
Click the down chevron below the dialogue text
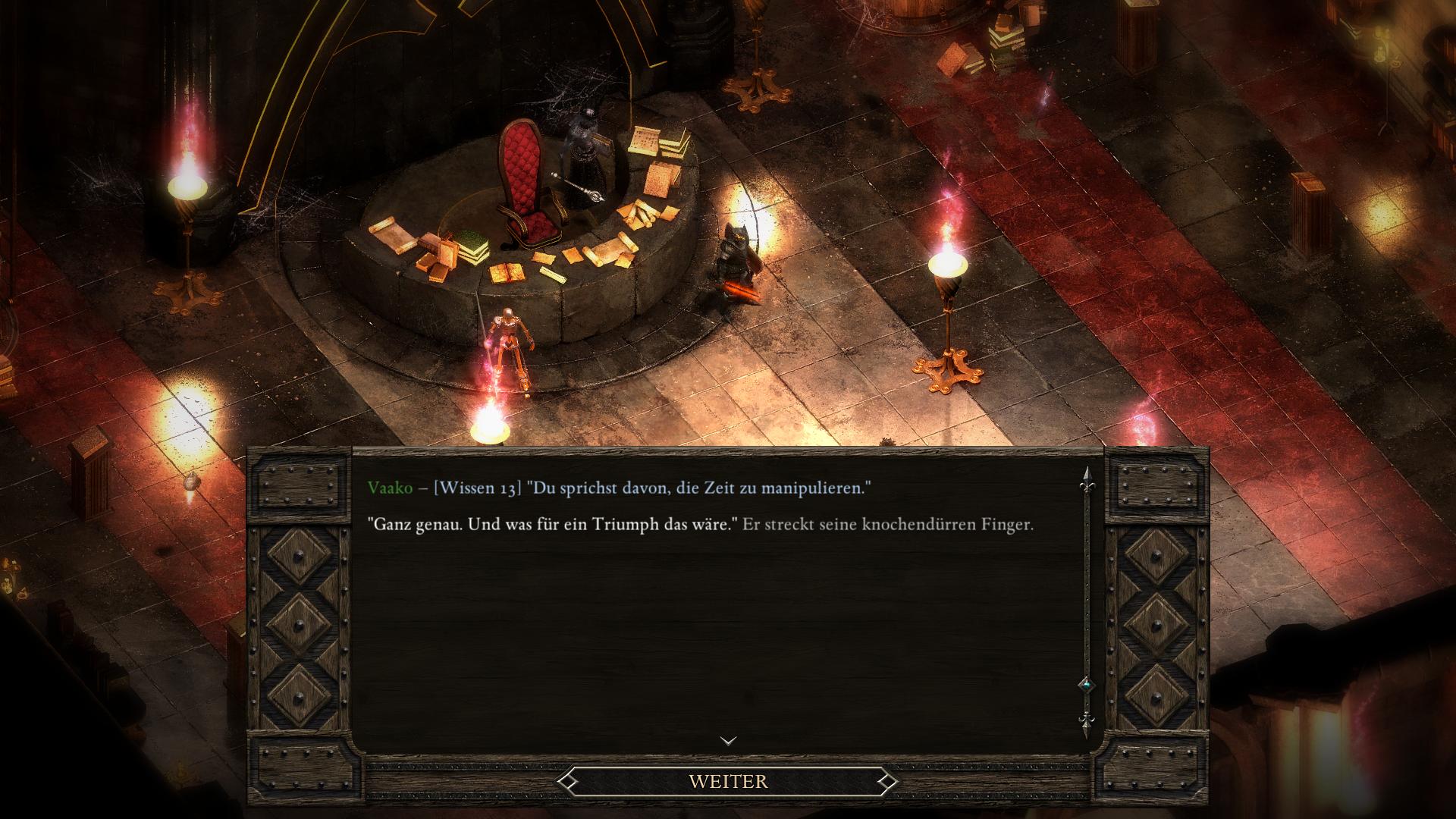tap(728, 741)
